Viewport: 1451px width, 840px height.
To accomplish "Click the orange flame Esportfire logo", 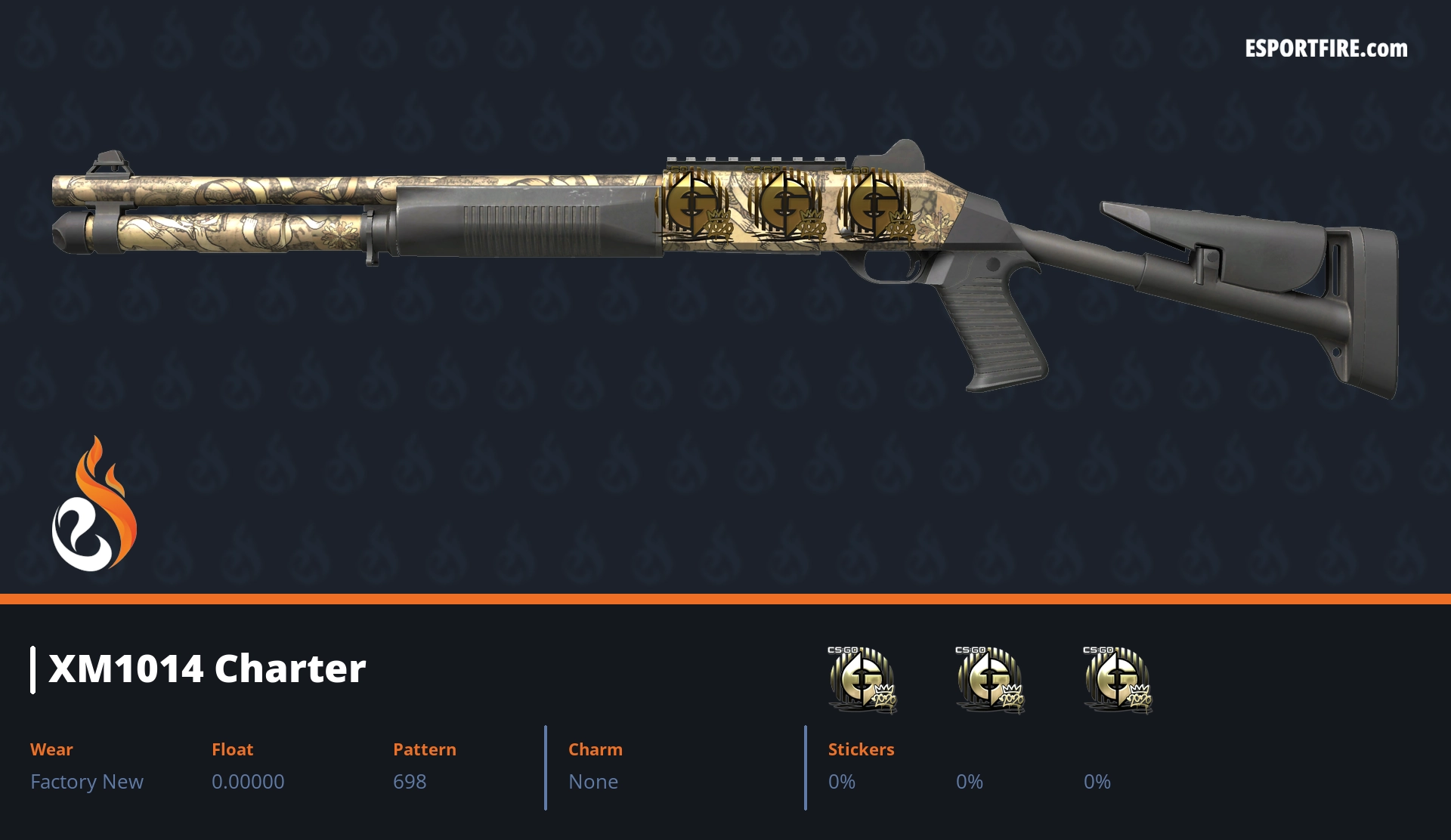I will click(94, 506).
